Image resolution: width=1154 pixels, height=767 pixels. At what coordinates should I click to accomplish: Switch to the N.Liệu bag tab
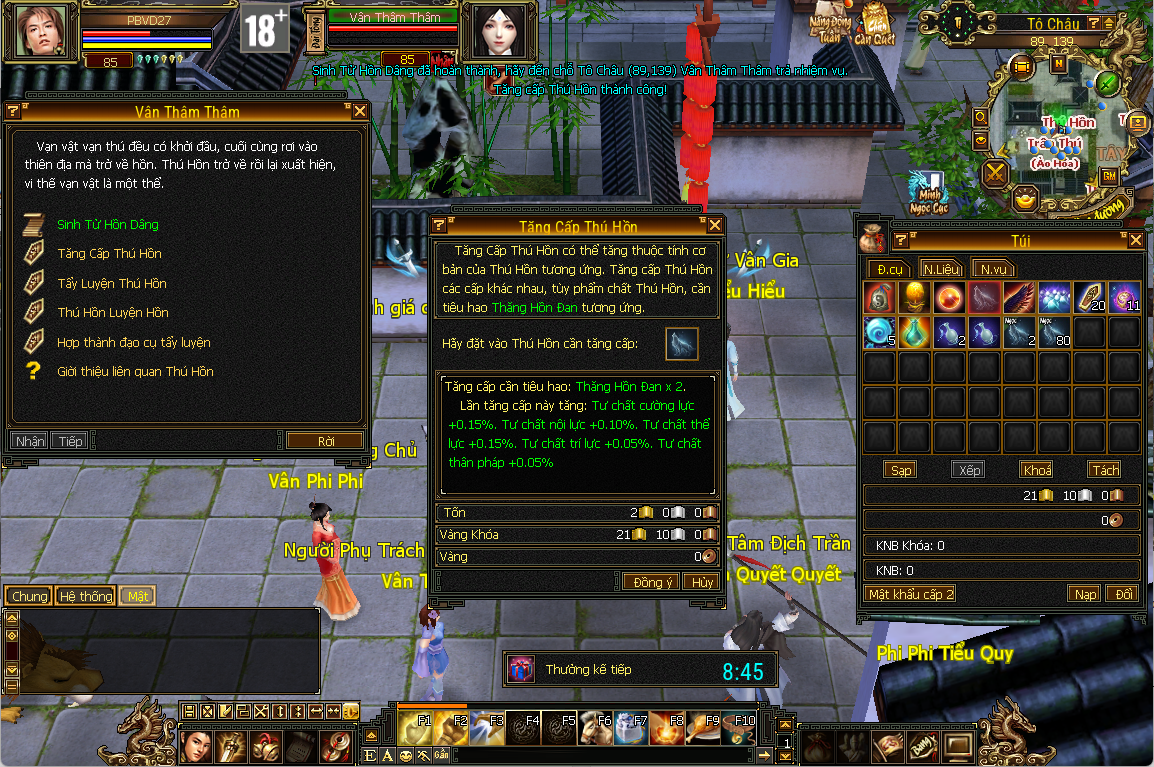click(941, 268)
